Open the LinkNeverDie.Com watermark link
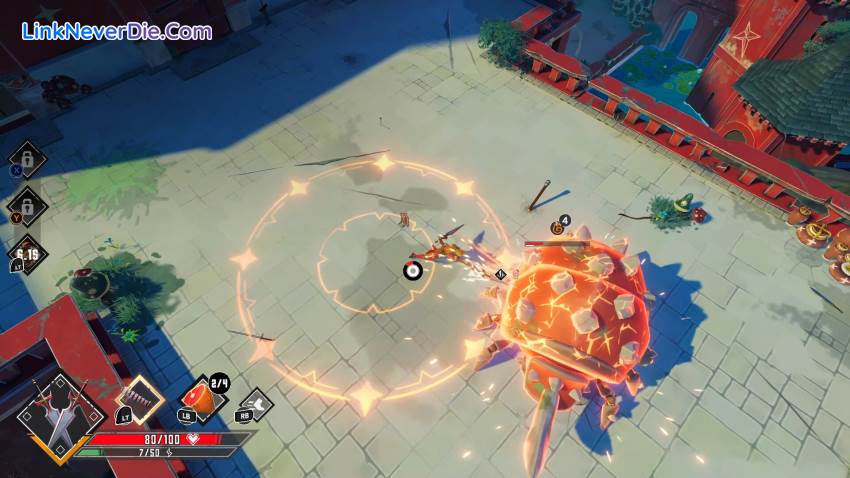The image size is (850, 478). [x=117, y=31]
